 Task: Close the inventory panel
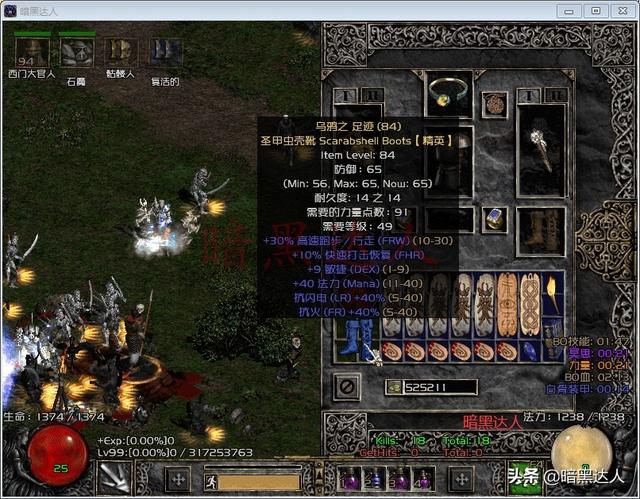(348, 384)
